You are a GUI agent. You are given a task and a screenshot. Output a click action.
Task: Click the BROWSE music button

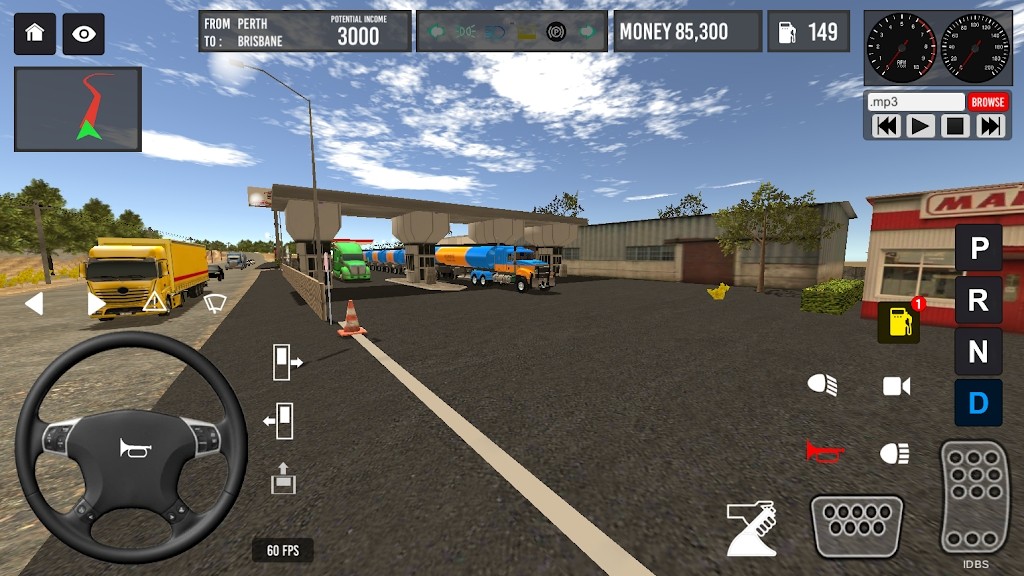point(987,102)
